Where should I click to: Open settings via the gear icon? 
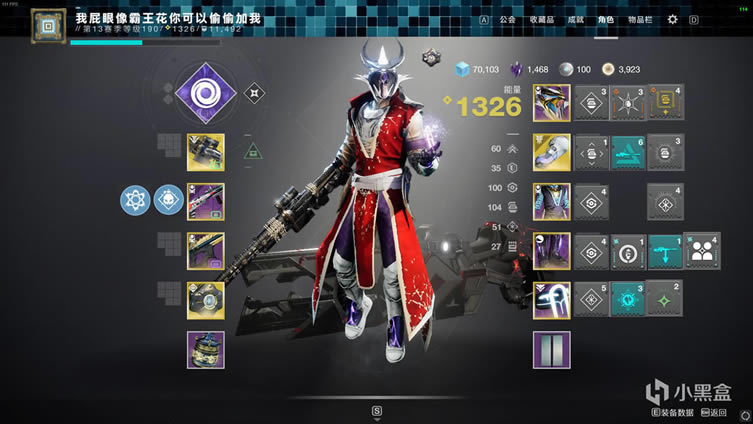tap(672, 19)
